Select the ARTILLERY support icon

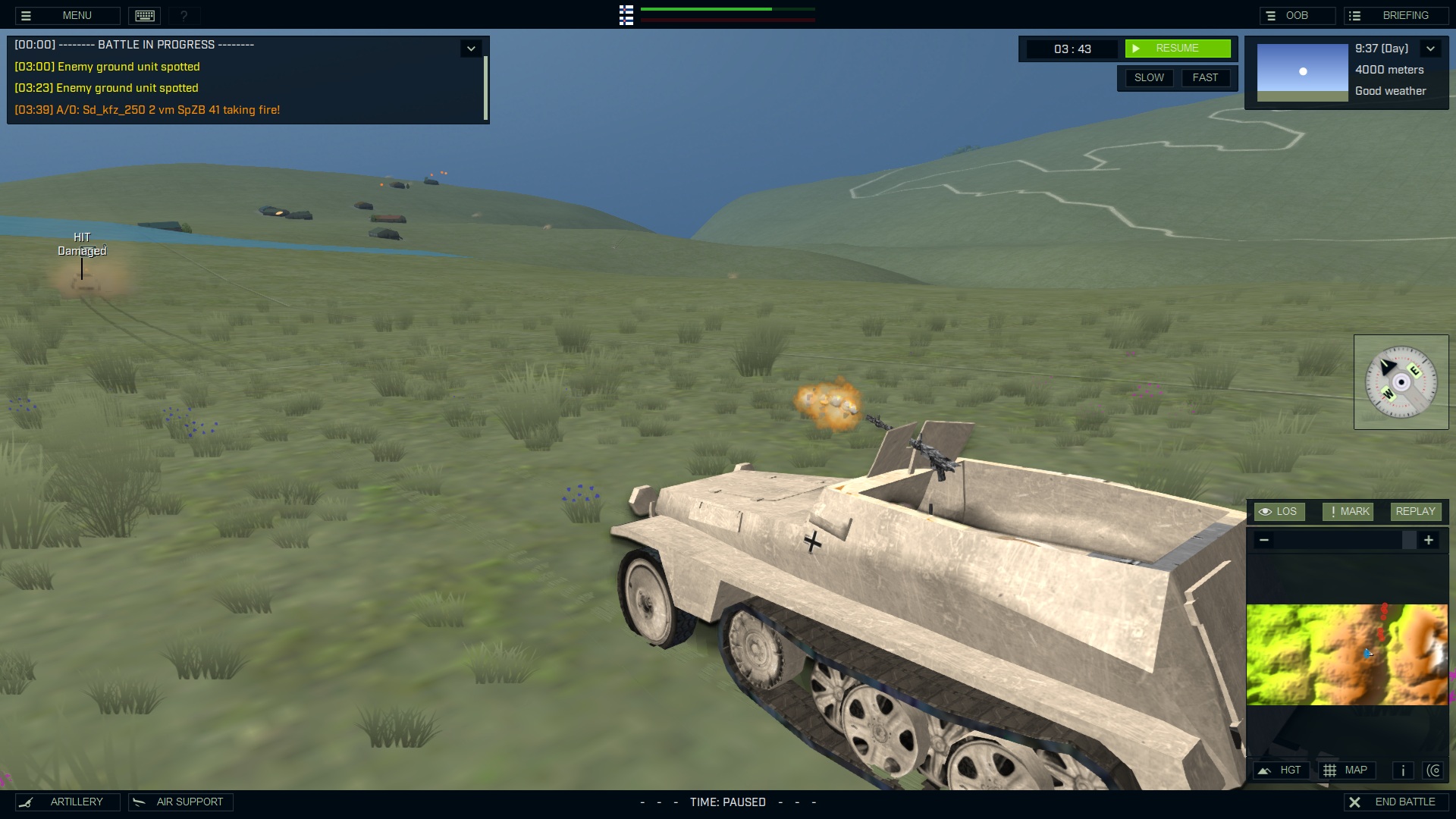(67, 802)
